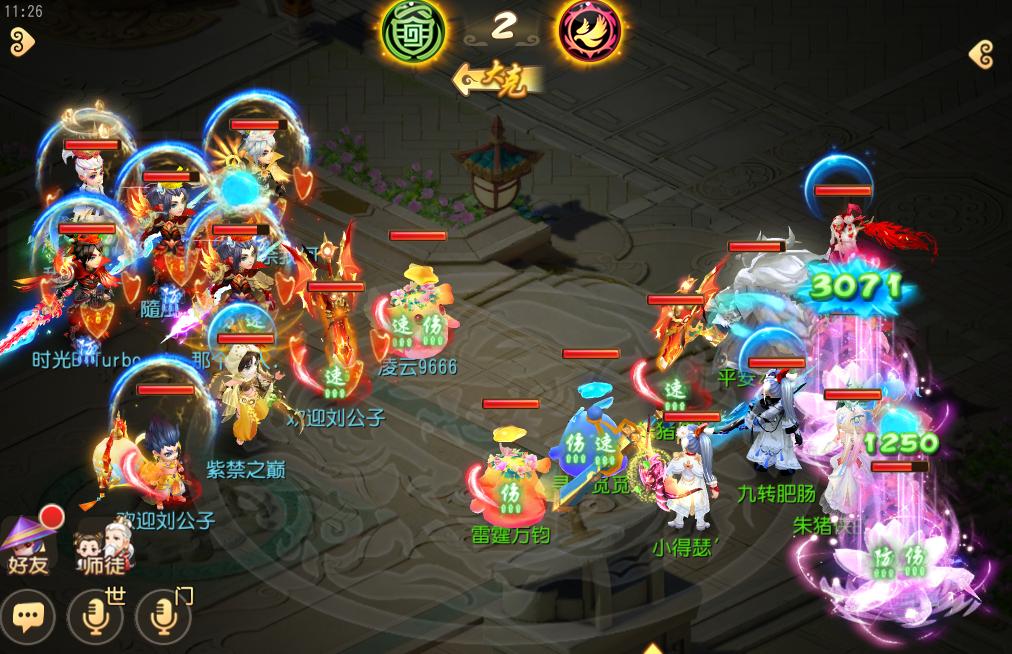Open the 好友 friends panel
The height and width of the screenshot is (654, 1012).
30,546
